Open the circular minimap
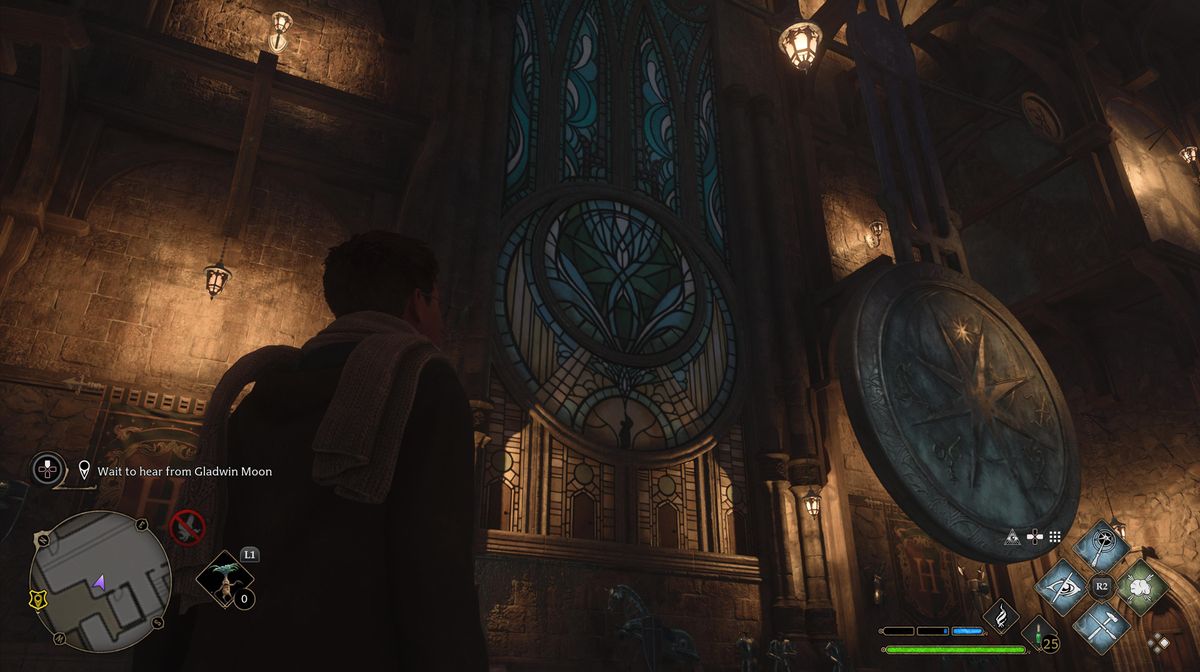Screen dimensions: 1200x672 coord(100,580)
